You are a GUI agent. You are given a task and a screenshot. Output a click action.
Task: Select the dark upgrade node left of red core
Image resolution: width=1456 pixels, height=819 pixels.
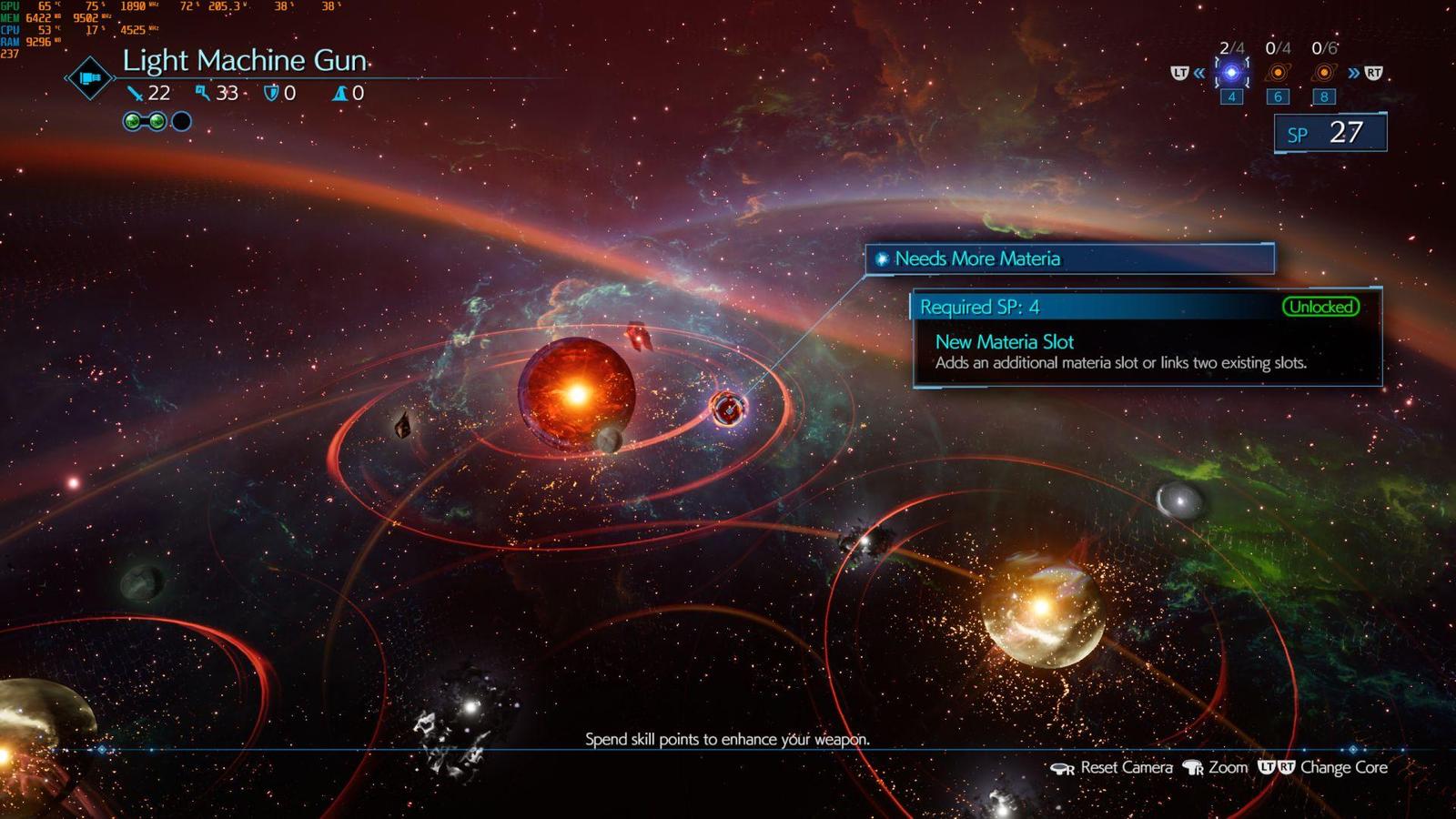pos(402,425)
